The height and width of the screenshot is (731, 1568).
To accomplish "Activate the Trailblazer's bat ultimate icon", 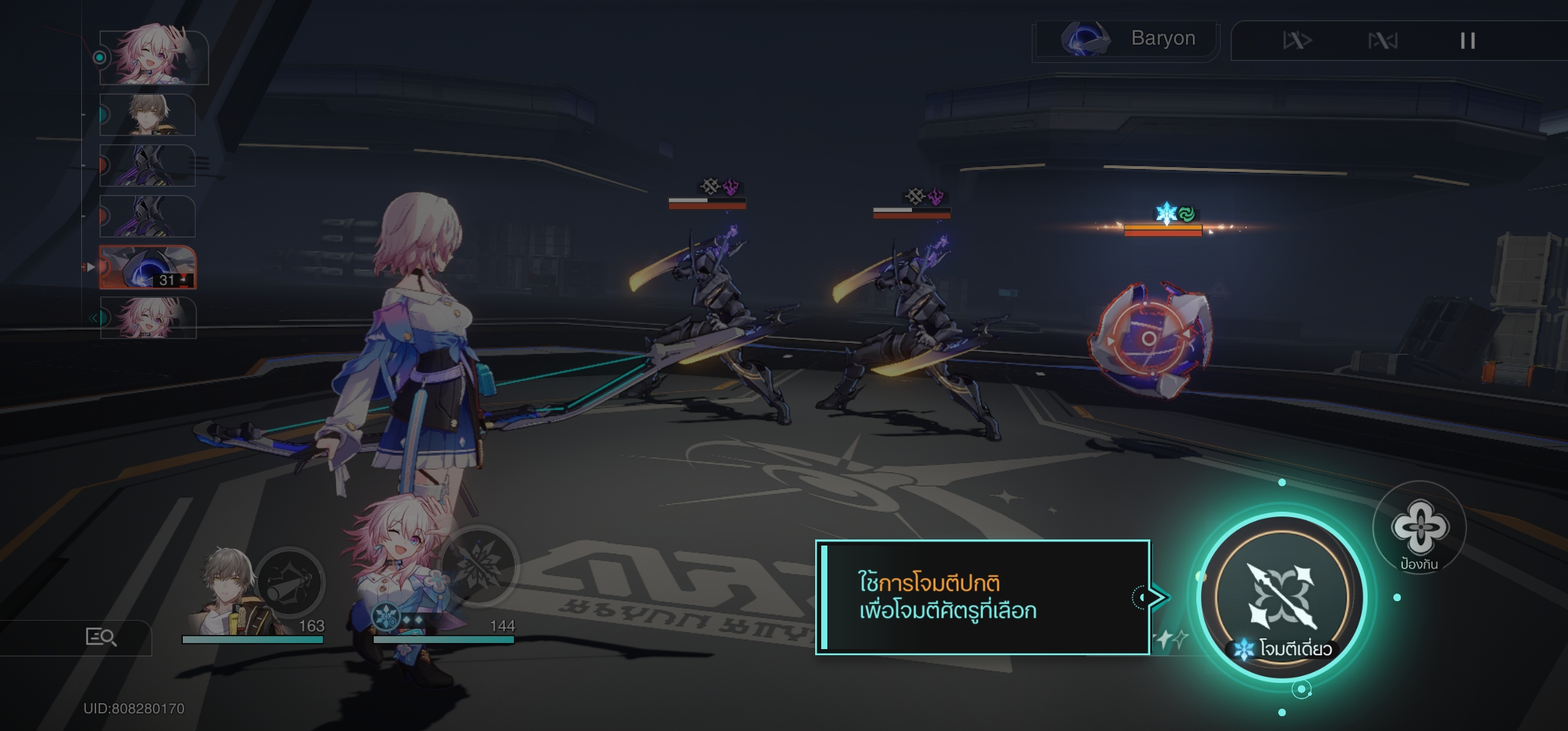I will point(290,583).
